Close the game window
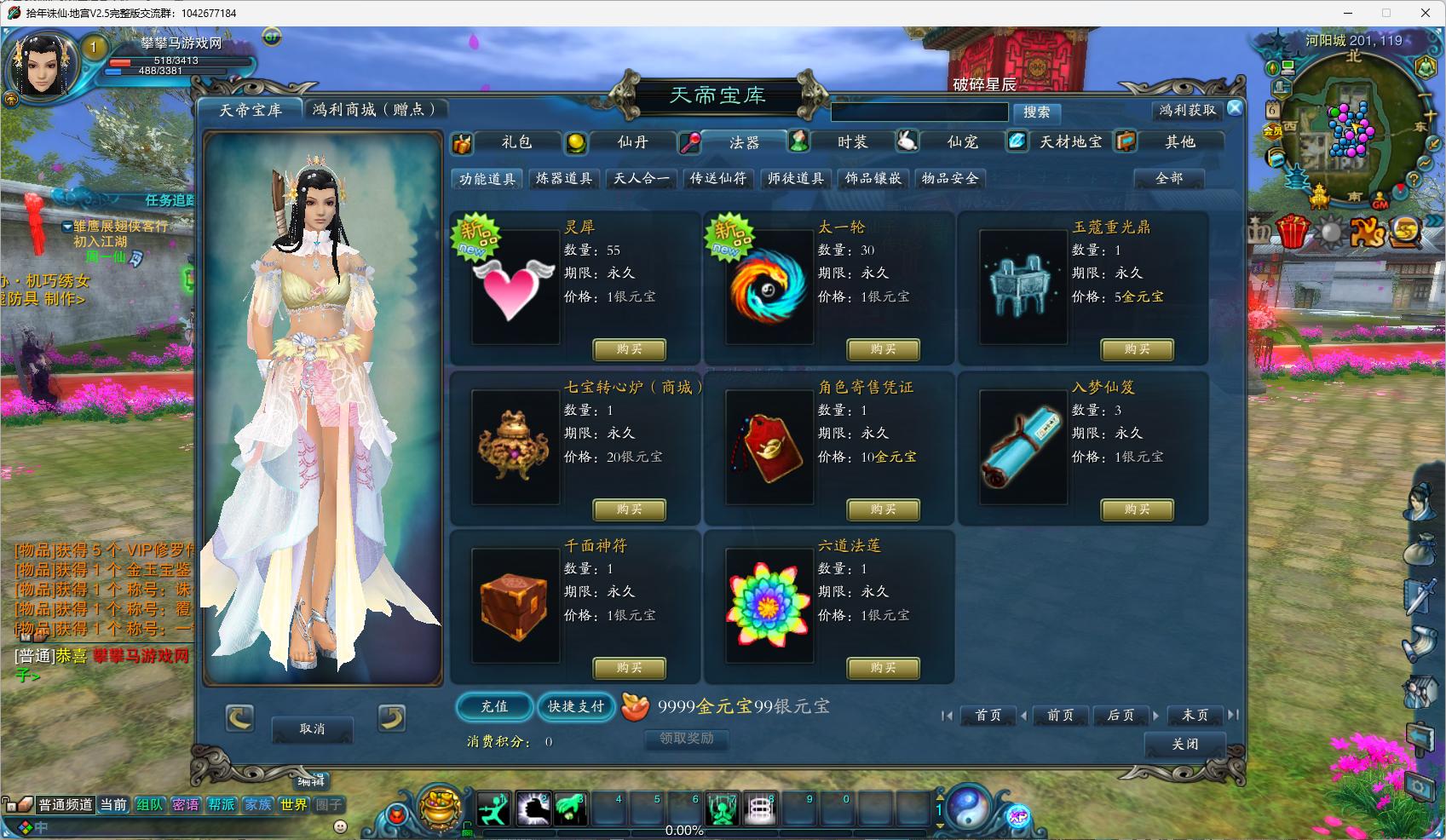The width and height of the screenshot is (1446, 840). (1425, 13)
